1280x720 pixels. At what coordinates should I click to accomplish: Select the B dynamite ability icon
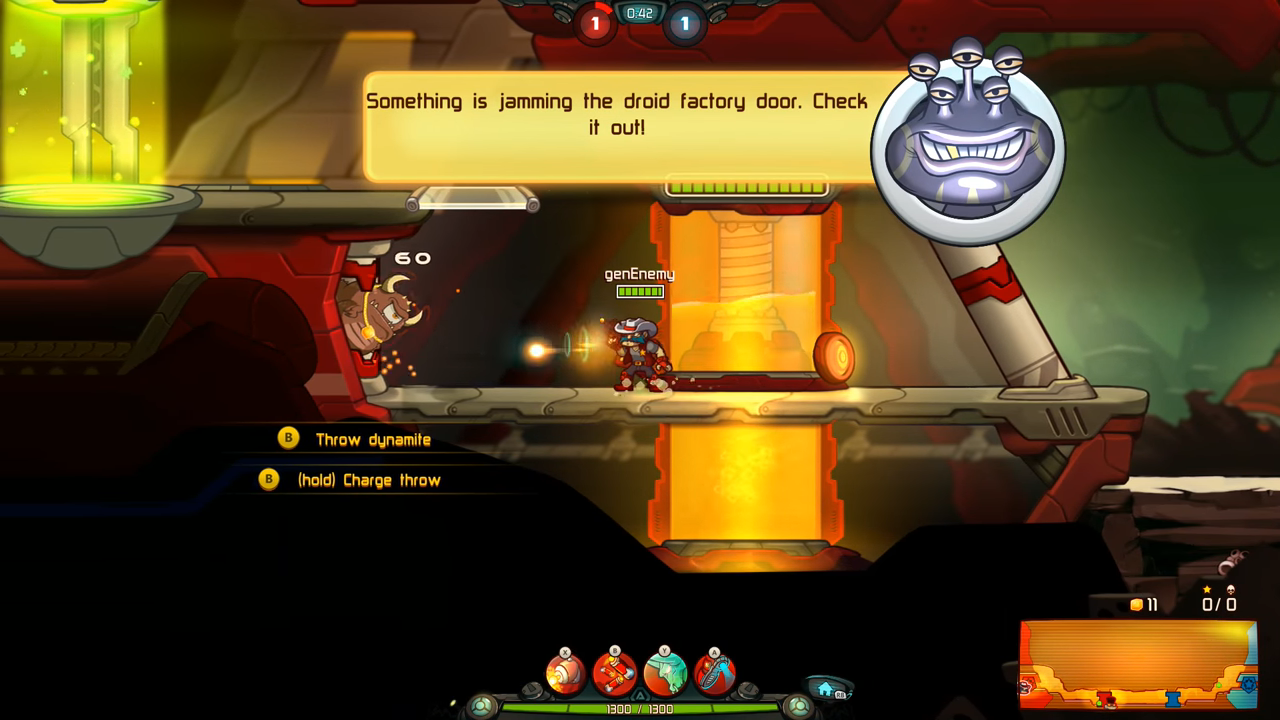[614, 672]
